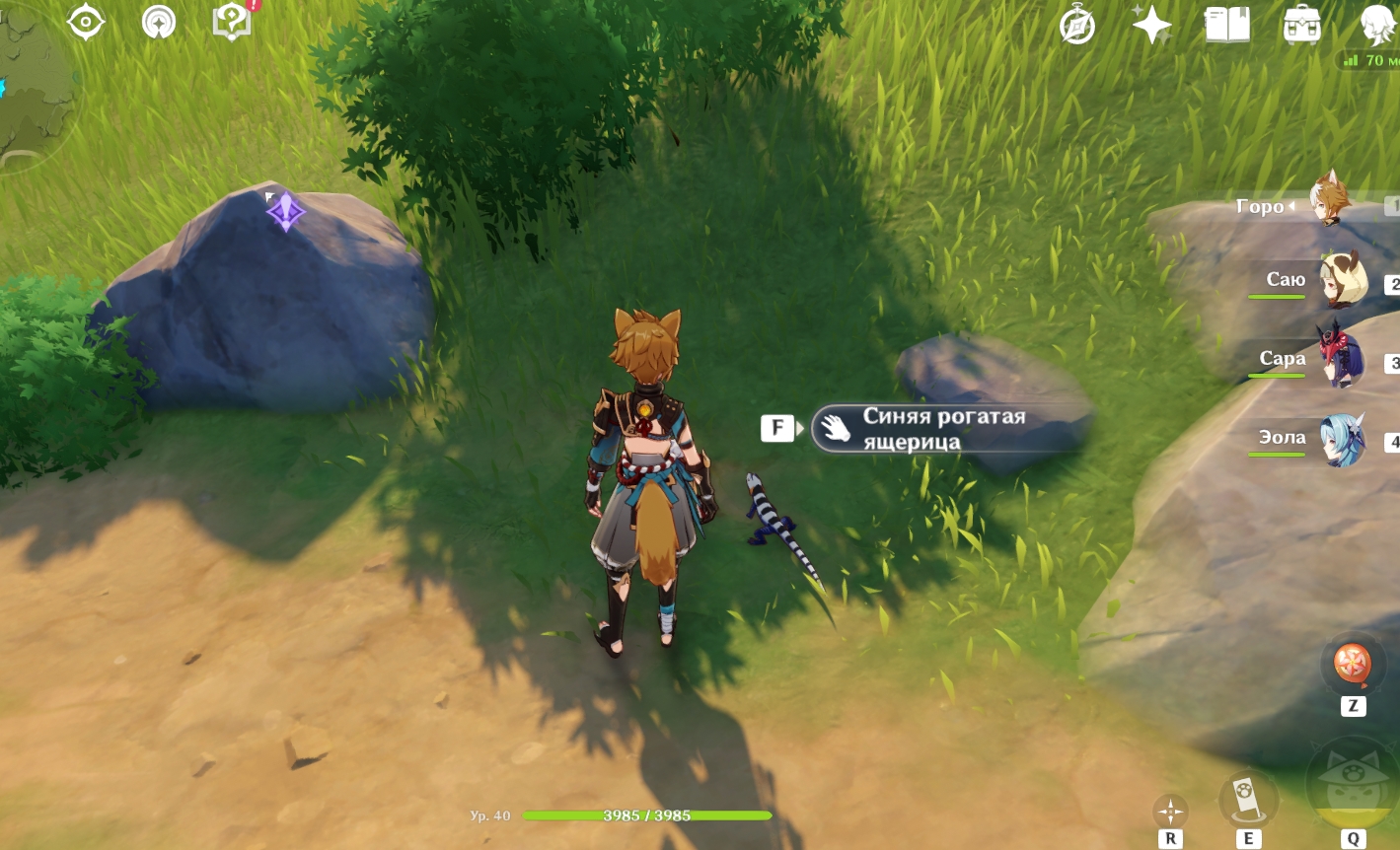The image size is (1400, 850).
Task: Open the Paimon menu portrait
Action: [x=1378, y=24]
